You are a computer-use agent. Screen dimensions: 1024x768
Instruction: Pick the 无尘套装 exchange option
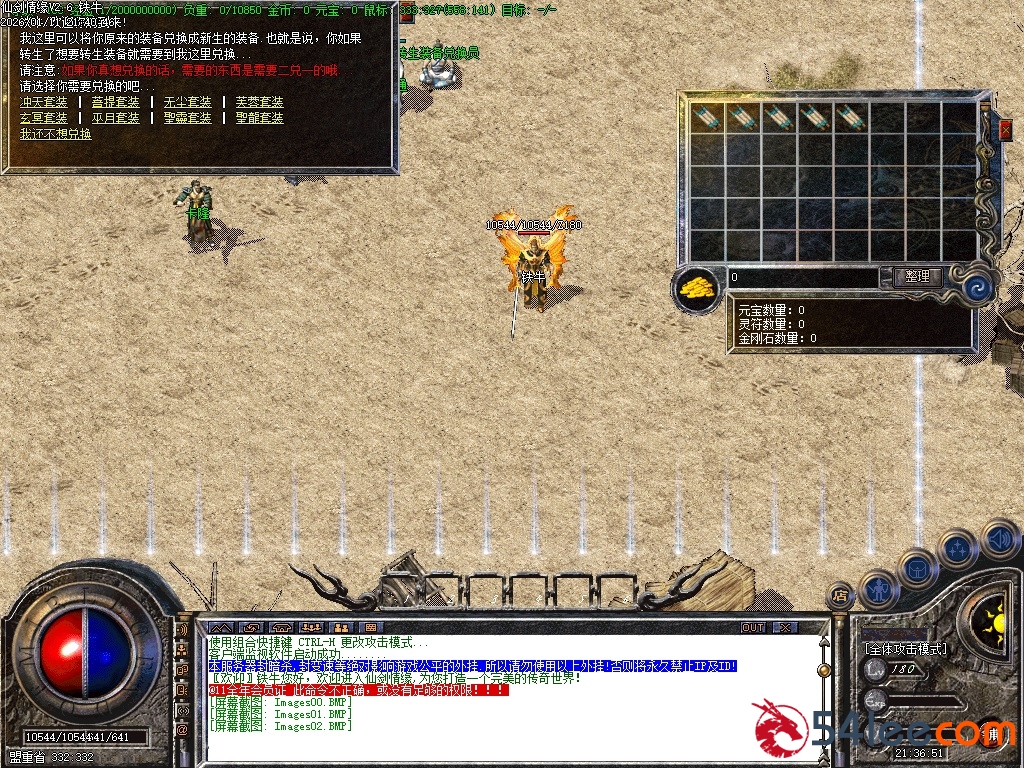pos(188,102)
